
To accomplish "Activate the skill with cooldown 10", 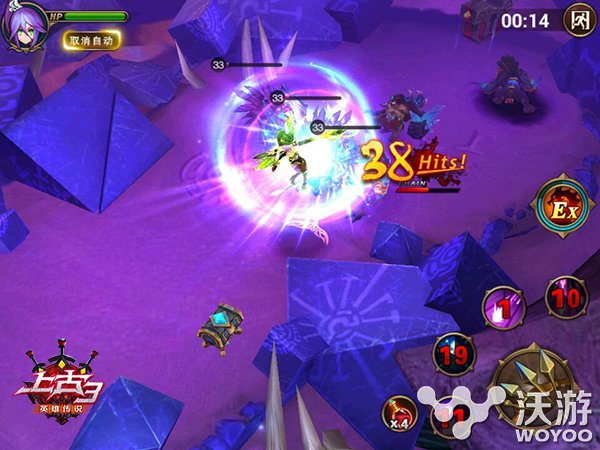I will tap(566, 298).
